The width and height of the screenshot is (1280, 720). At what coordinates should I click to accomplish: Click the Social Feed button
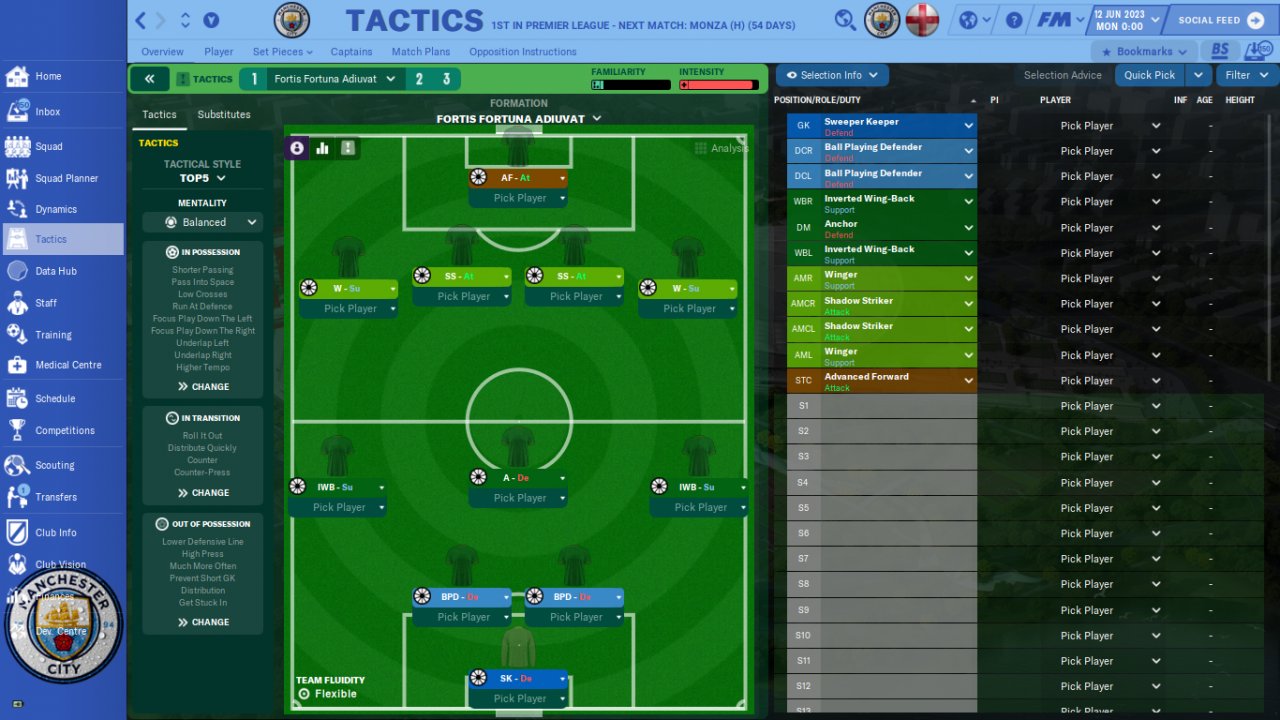pyautogui.click(x=1220, y=20)
